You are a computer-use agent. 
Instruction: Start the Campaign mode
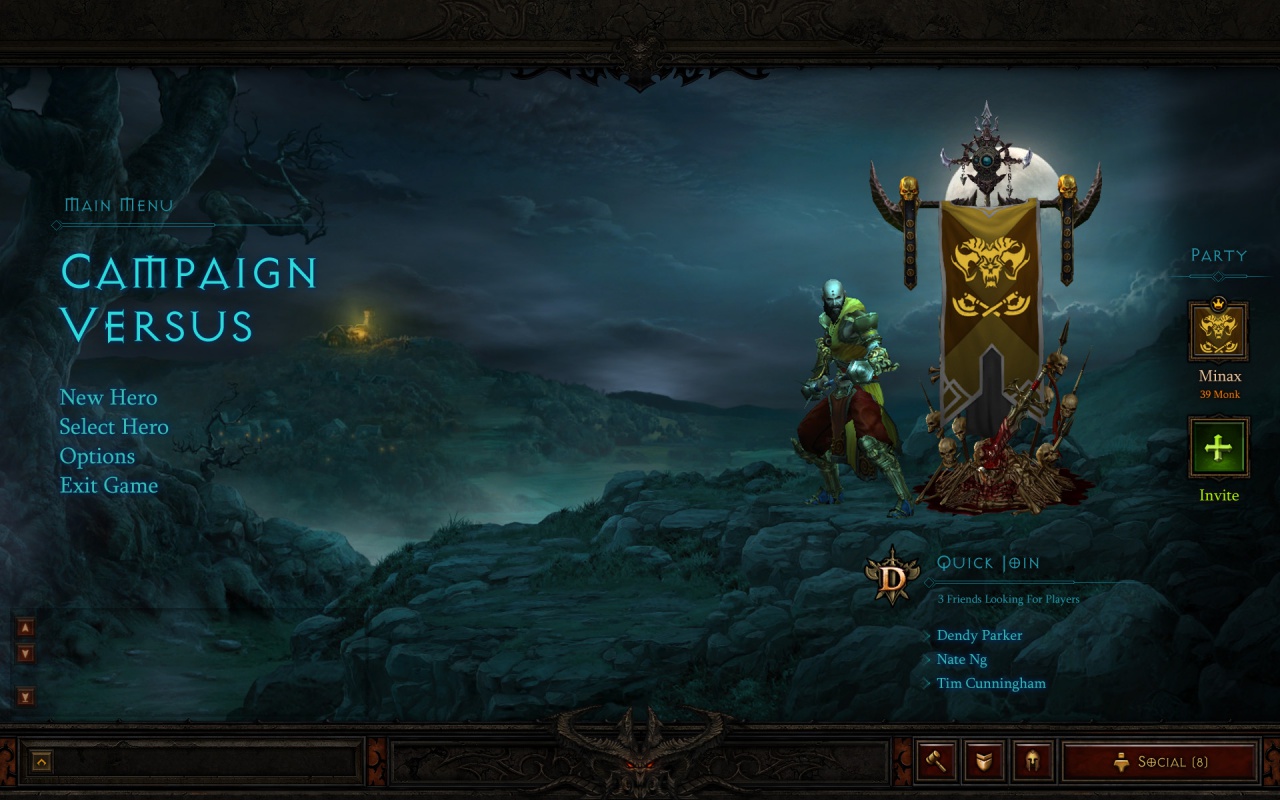(188, 272)
